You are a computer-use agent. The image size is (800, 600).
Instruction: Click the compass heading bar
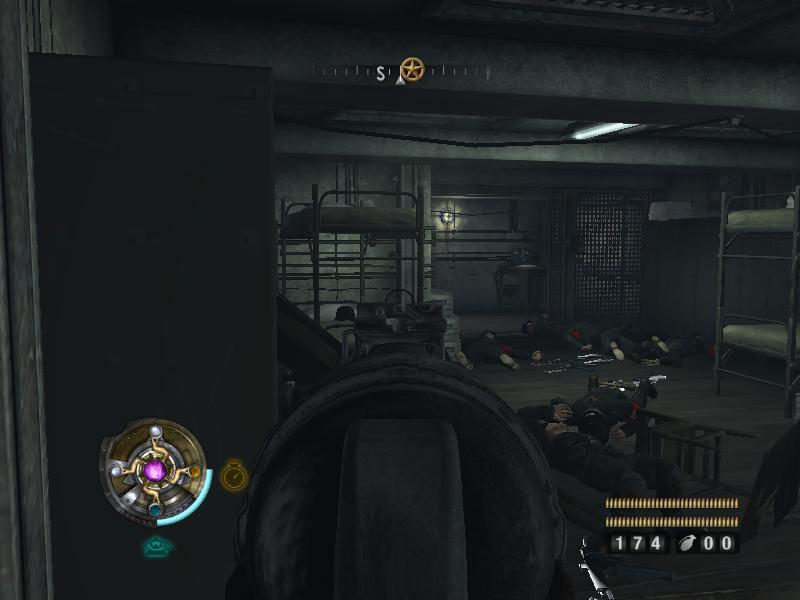click(x=400, y=72)
